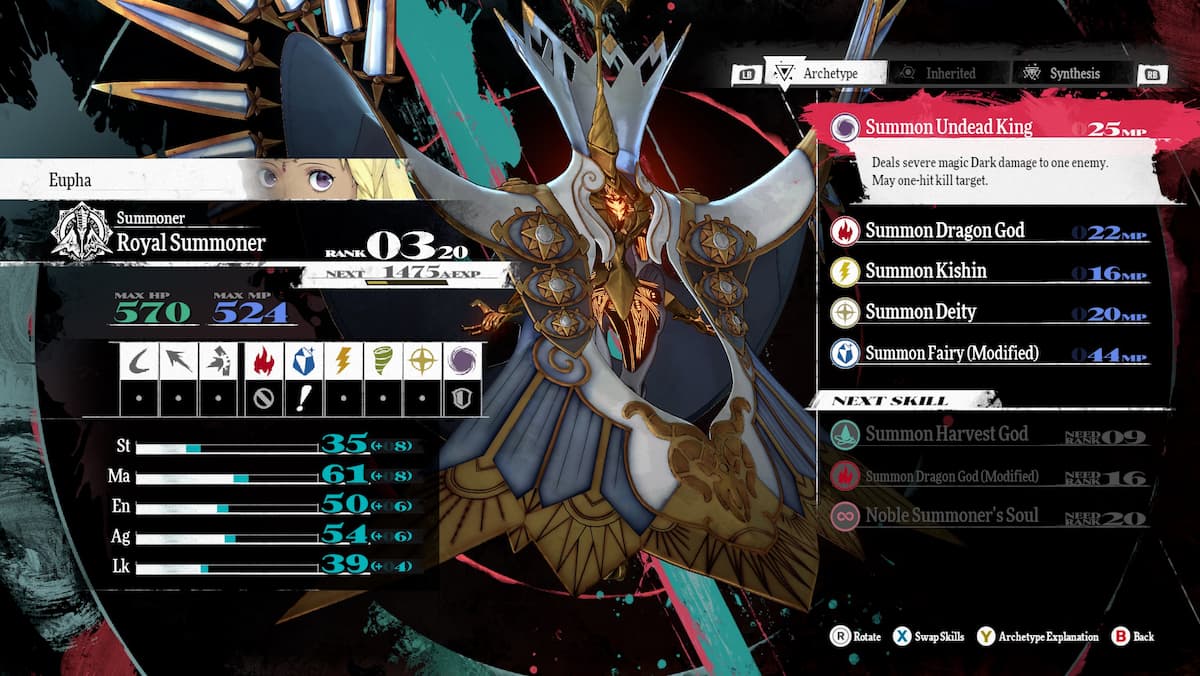View locked Summon Dragon God (Modified) skill
The height and width of the screenshot is (676, 1200).
951,476
